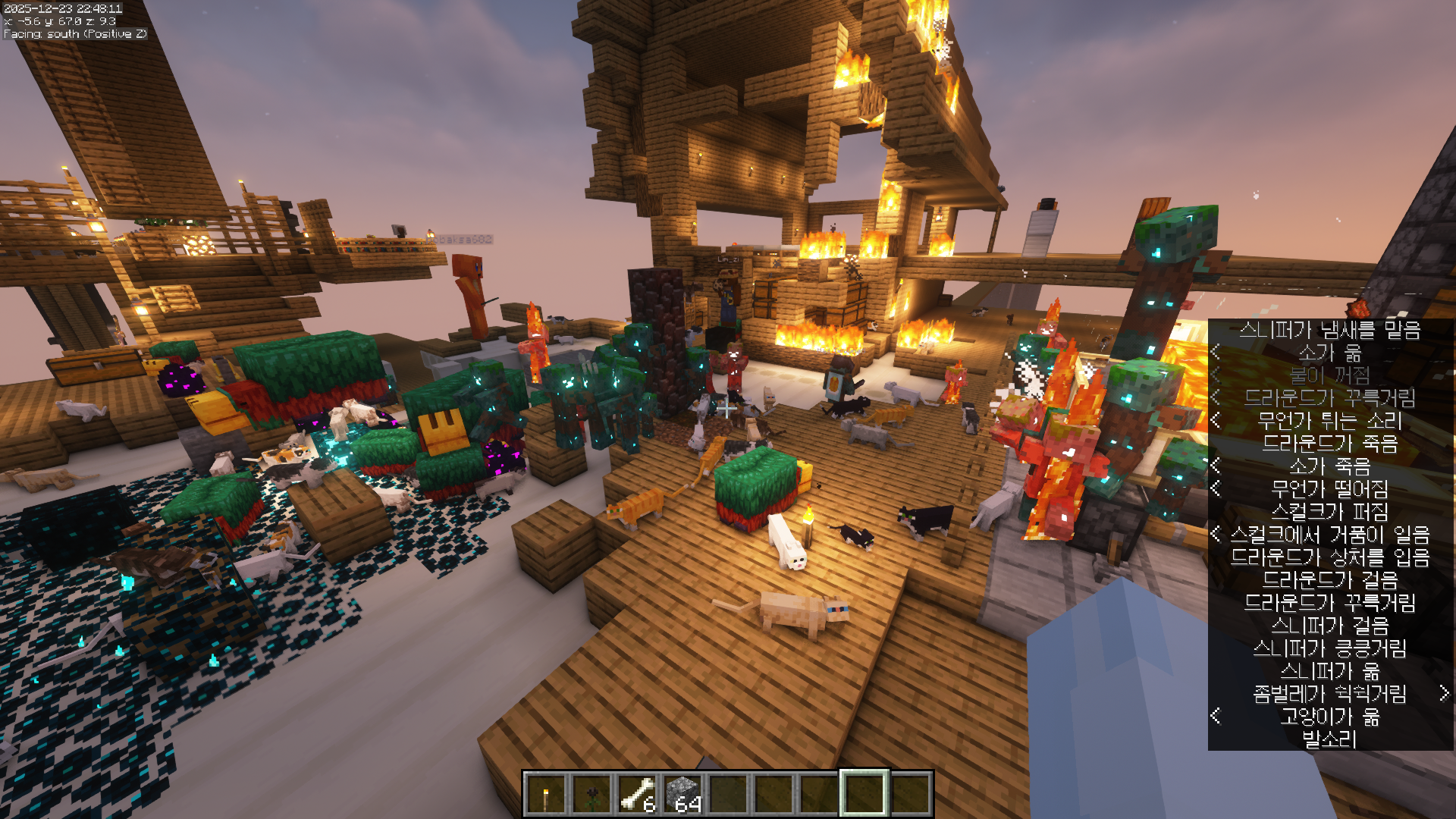Screen dimensions: 1456x819
Task: Select the bone stack in the hotbar
Action: pyautogui.click(x=637, y=794)
